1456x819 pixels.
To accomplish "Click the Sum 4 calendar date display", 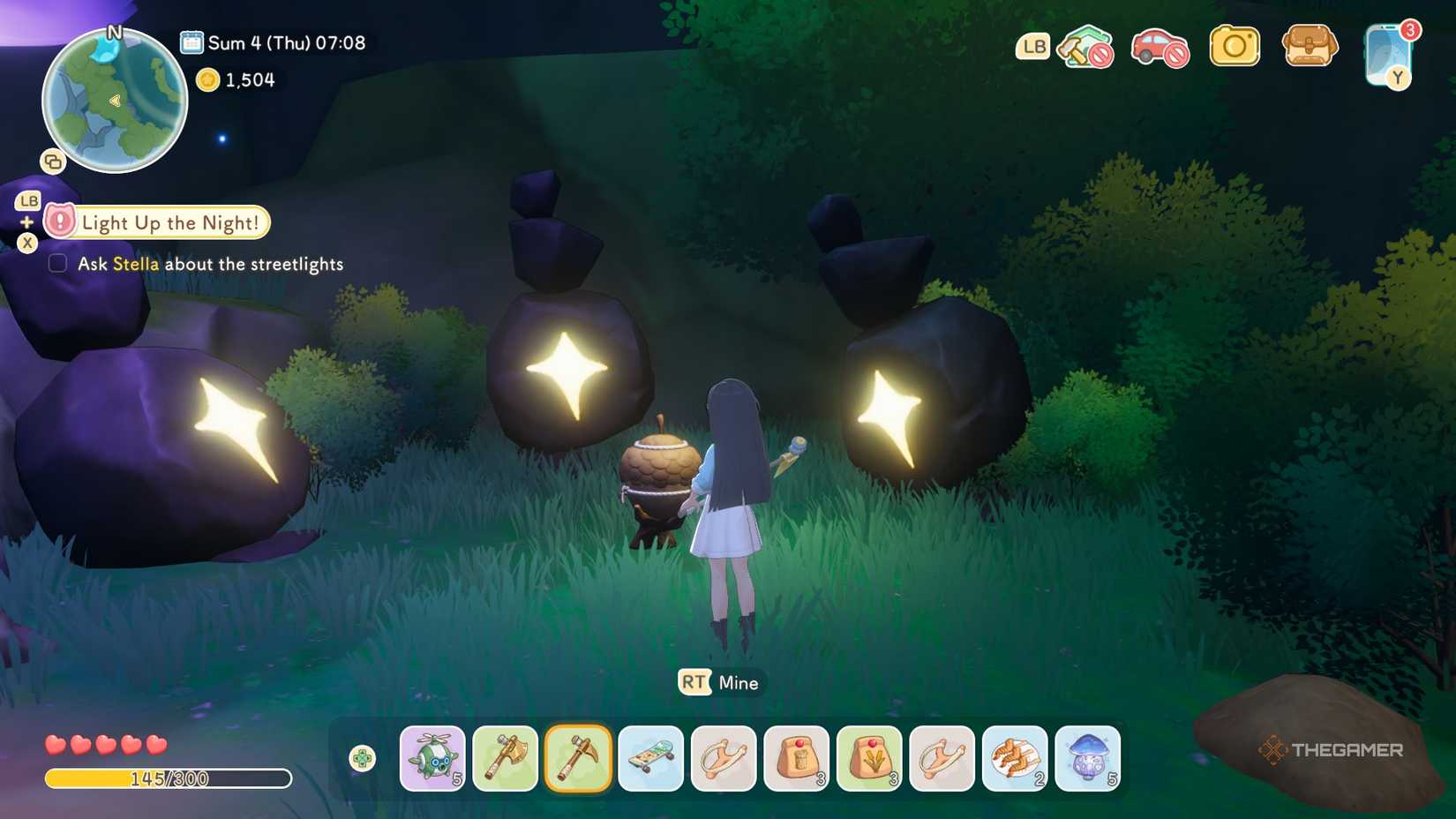I will pos(274,42).
